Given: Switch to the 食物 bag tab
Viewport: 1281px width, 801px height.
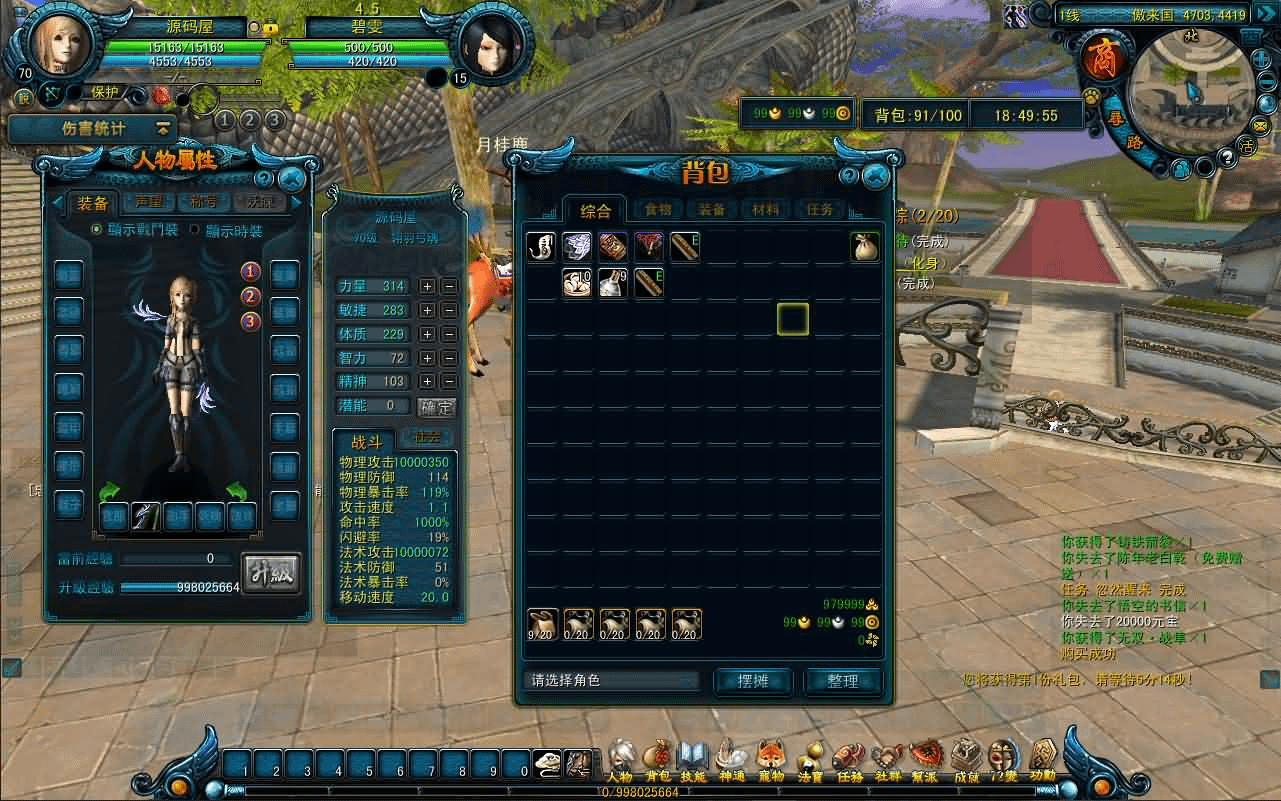Looking at the screenshot, I should point(657,210).
